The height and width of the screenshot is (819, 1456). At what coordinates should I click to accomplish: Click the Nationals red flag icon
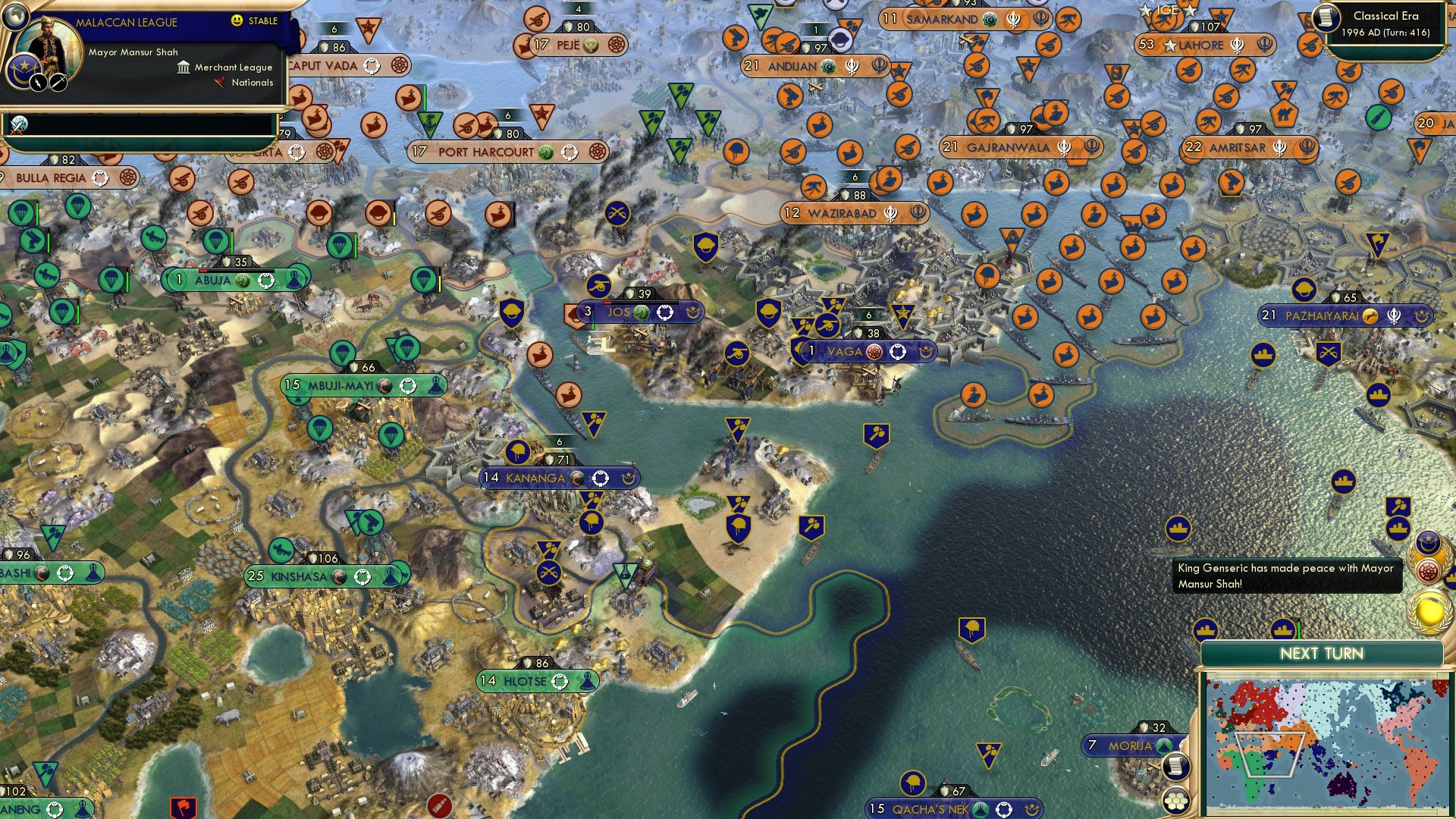coord(220,83)
